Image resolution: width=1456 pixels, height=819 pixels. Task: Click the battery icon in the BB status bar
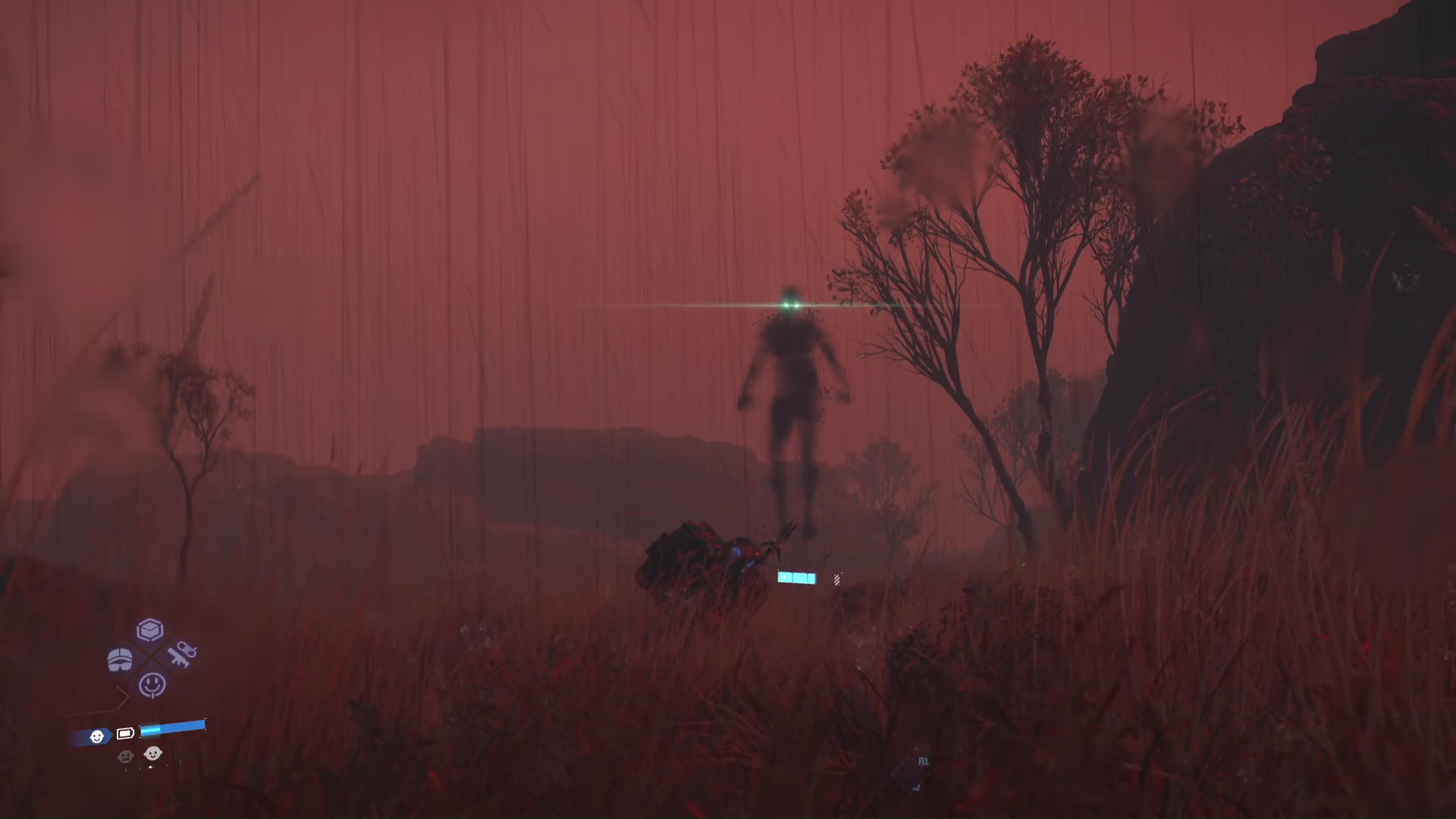click(x=126, y=733)
